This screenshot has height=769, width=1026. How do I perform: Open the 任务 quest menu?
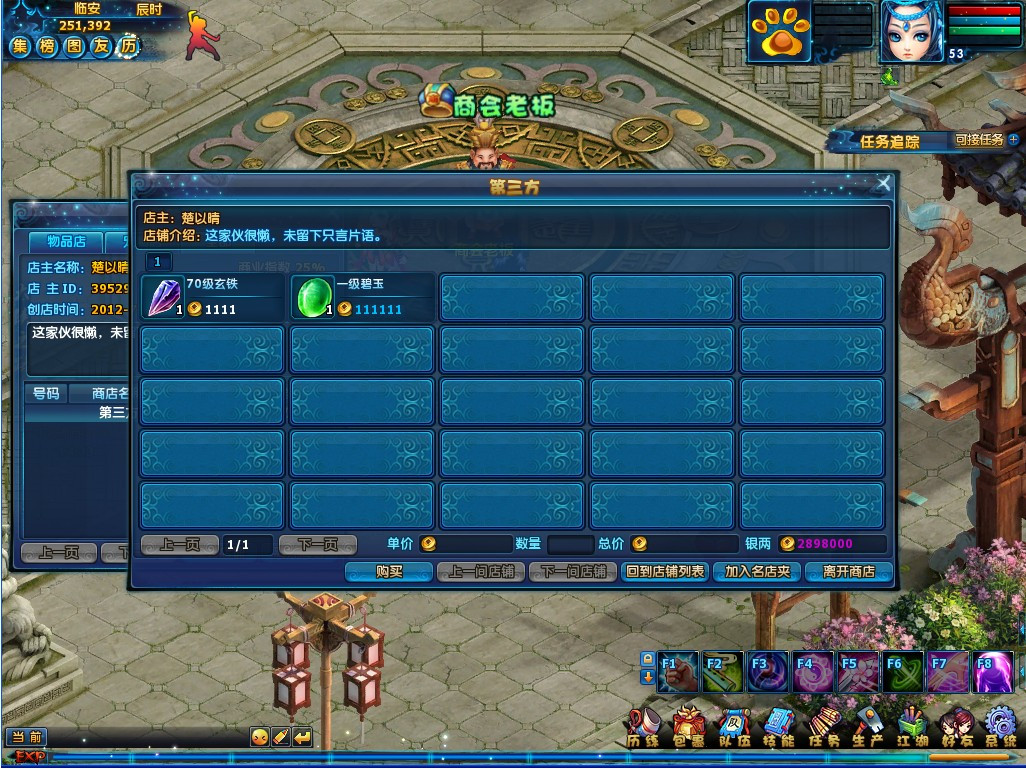point(823,726)
